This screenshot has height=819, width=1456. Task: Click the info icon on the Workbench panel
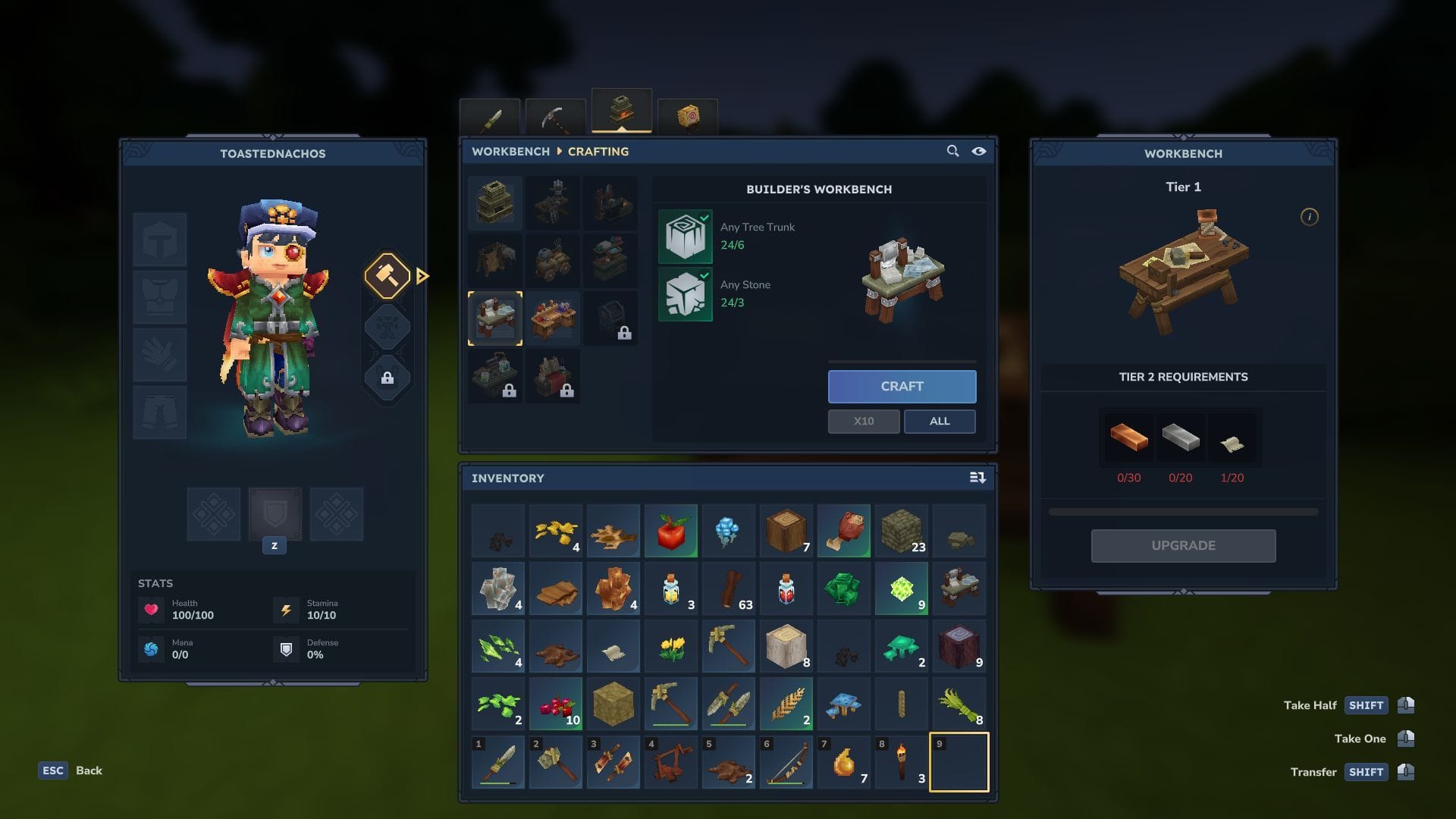coord(1310,218)
